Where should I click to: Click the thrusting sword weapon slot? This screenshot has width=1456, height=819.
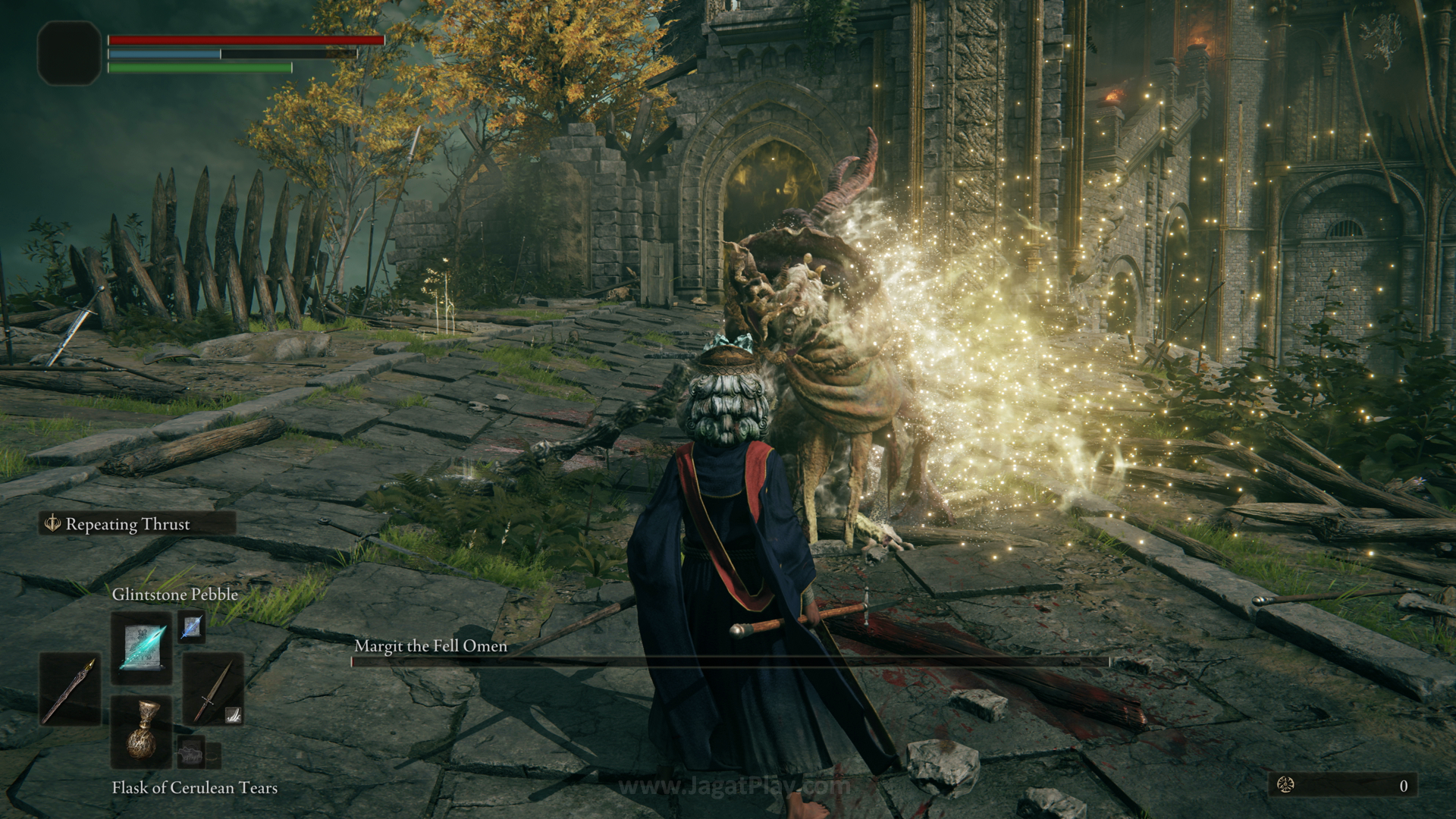point(212,690)
